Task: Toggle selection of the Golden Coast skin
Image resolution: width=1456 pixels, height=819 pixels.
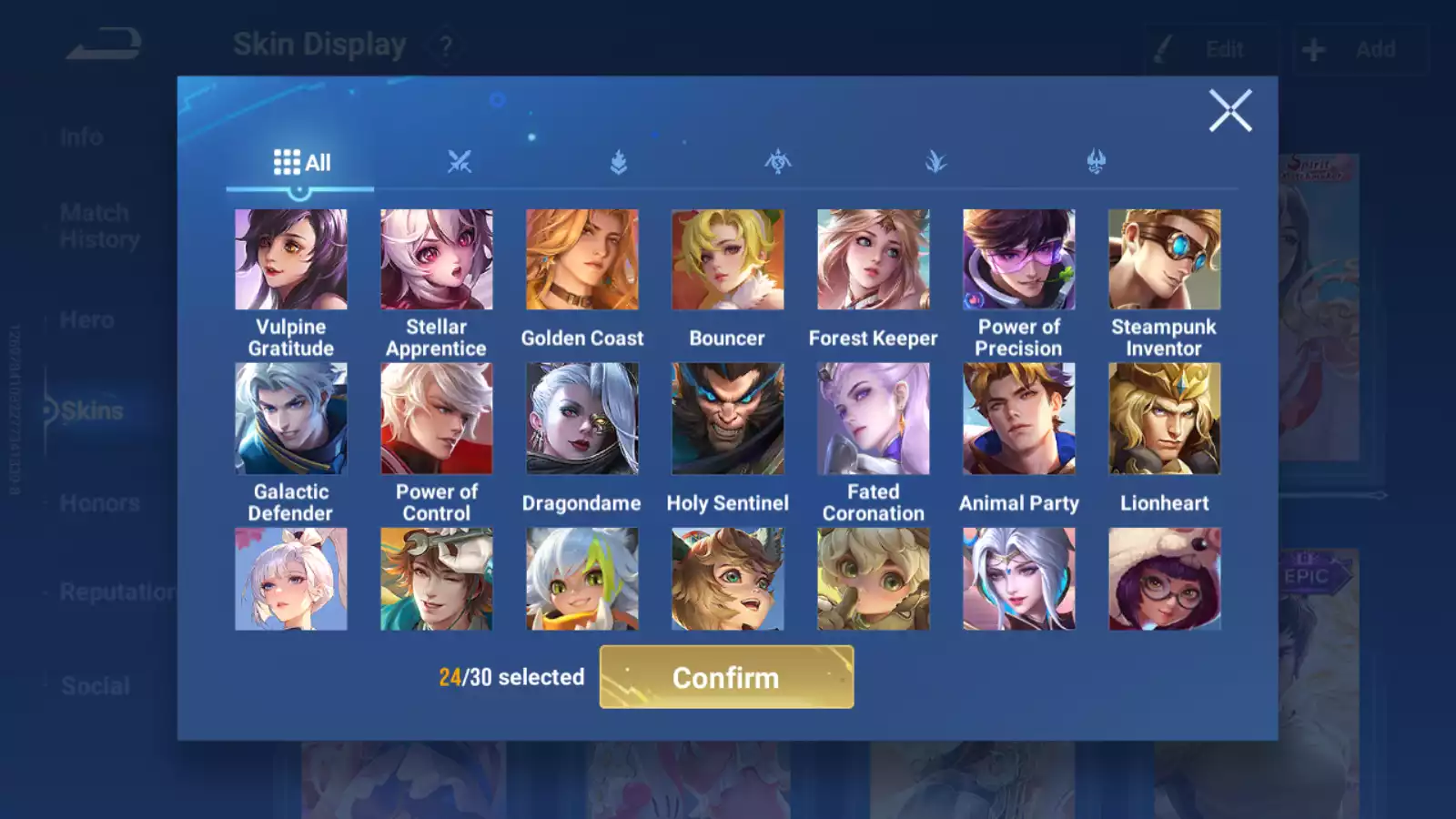Action: (x=582, y=258)
